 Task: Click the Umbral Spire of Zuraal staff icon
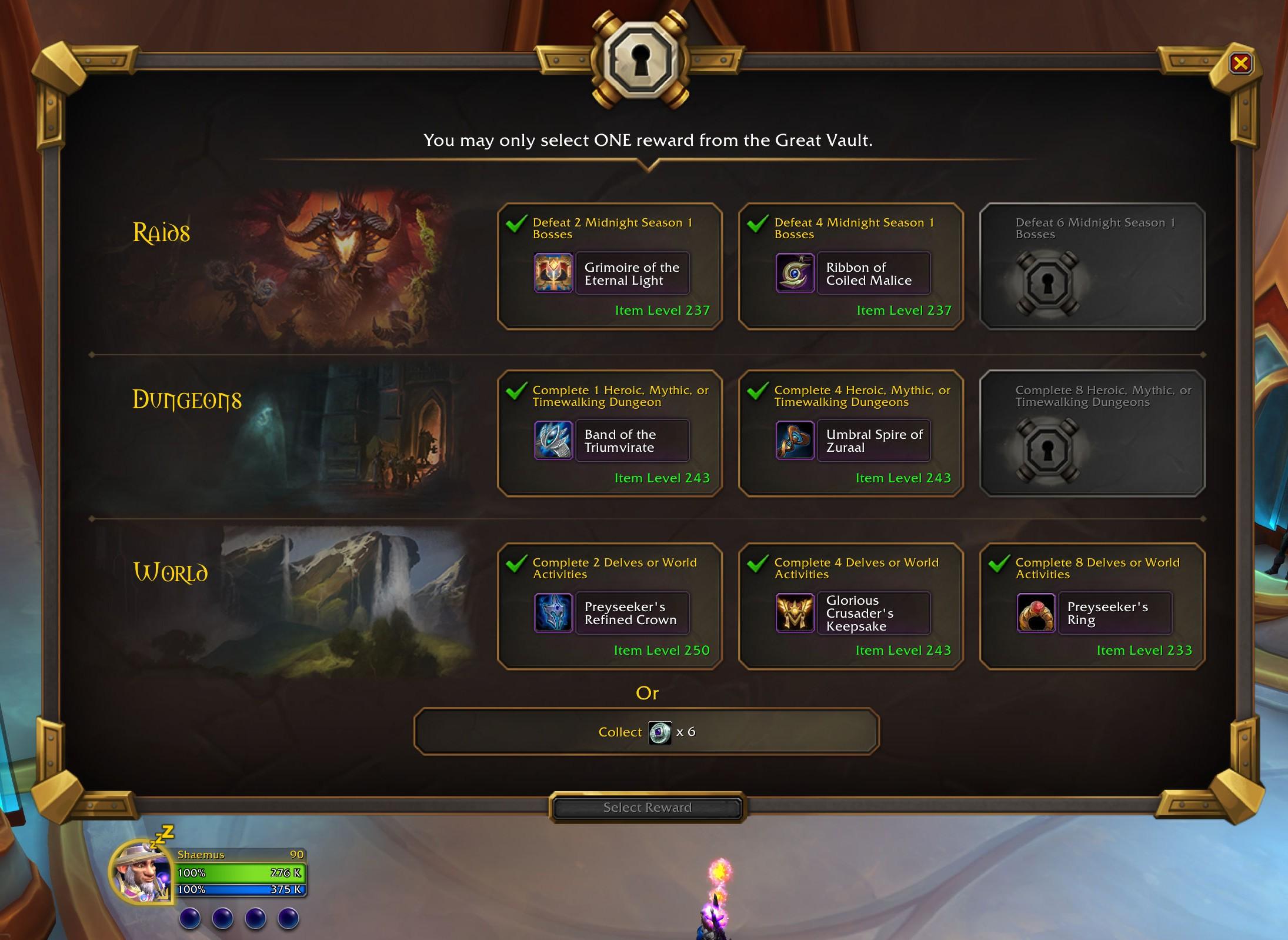(x=795, y=441)
